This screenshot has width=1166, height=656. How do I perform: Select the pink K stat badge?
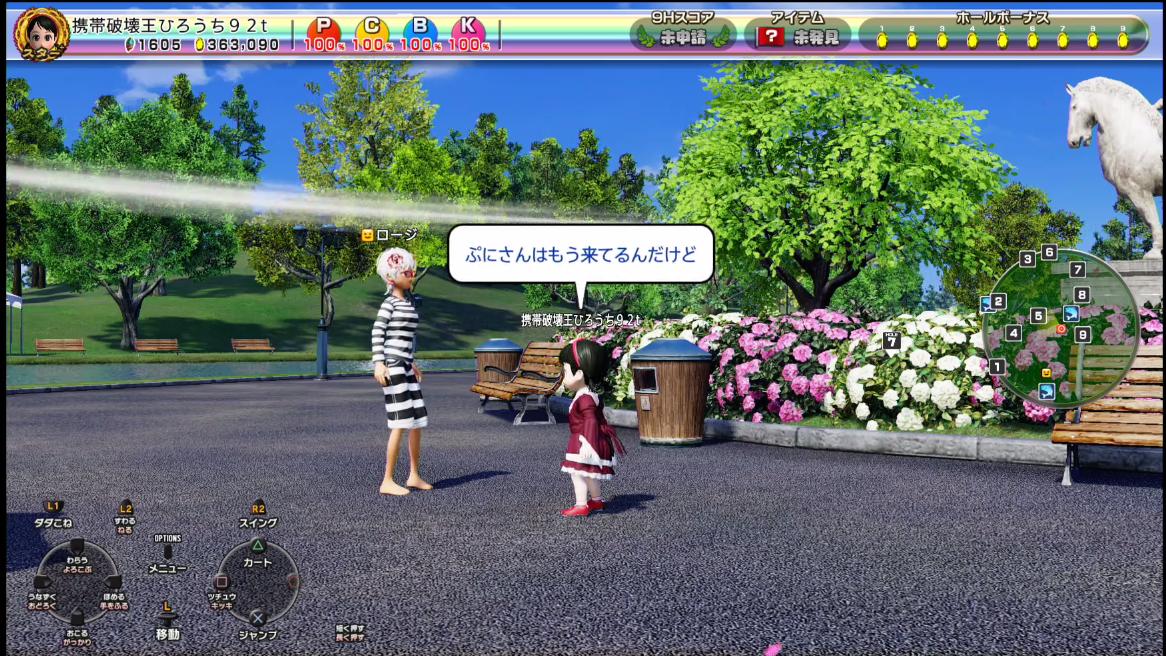467,33
